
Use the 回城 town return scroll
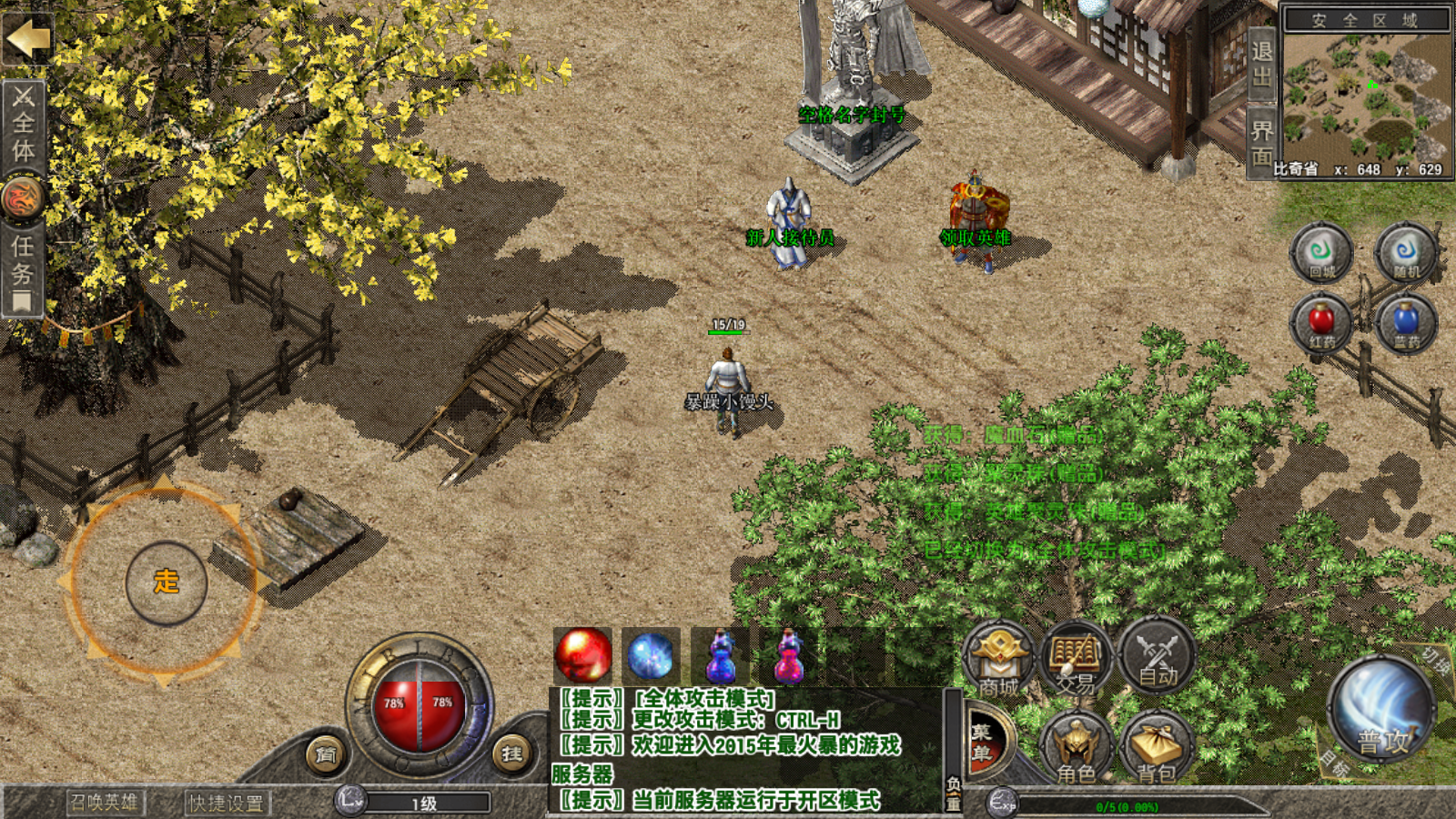click(x=1321, y=252)
